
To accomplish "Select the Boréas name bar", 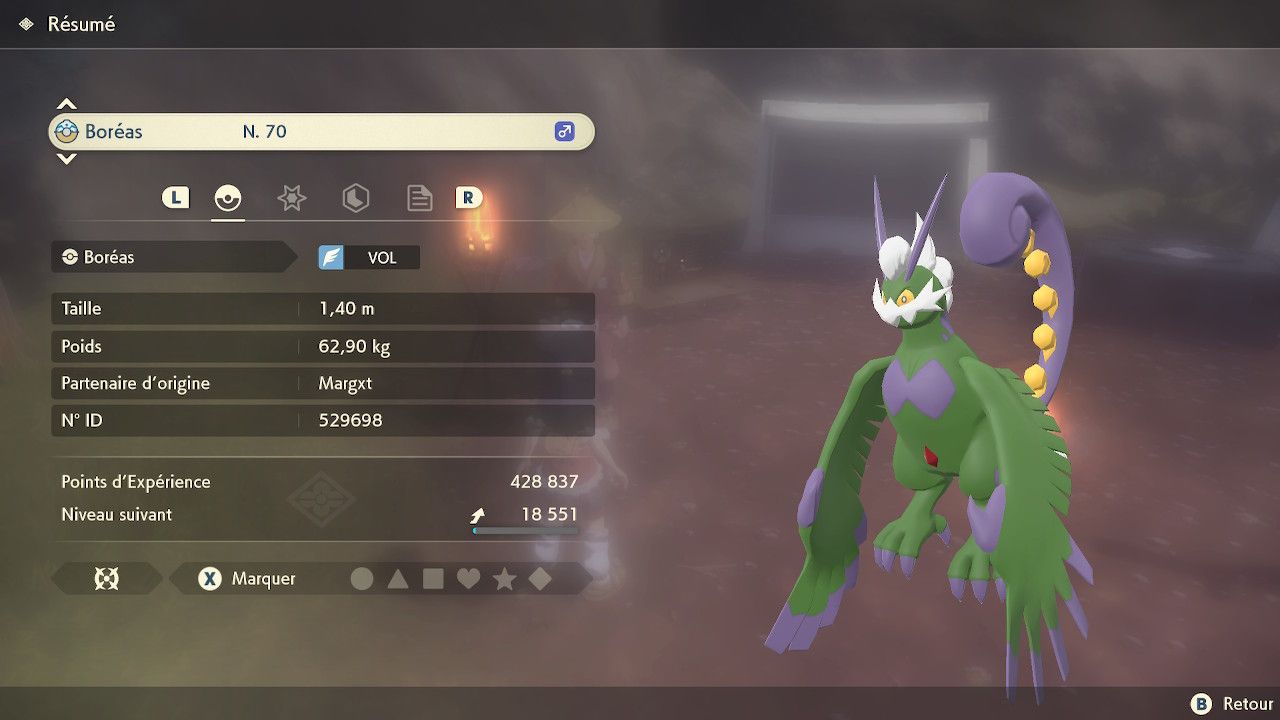I will [x=321, y=132].
